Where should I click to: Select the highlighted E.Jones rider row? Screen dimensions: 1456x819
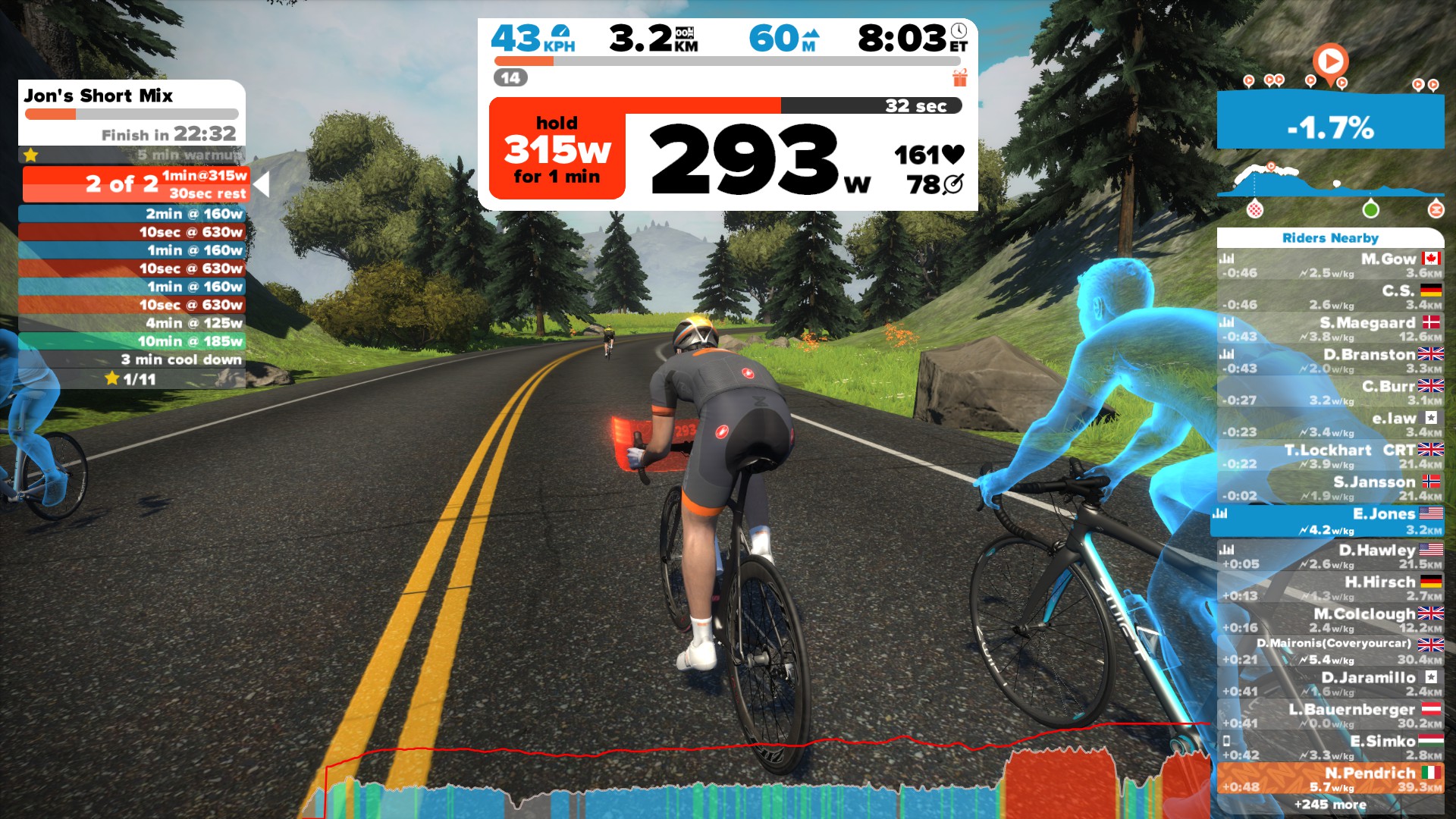coord(1330,522)
